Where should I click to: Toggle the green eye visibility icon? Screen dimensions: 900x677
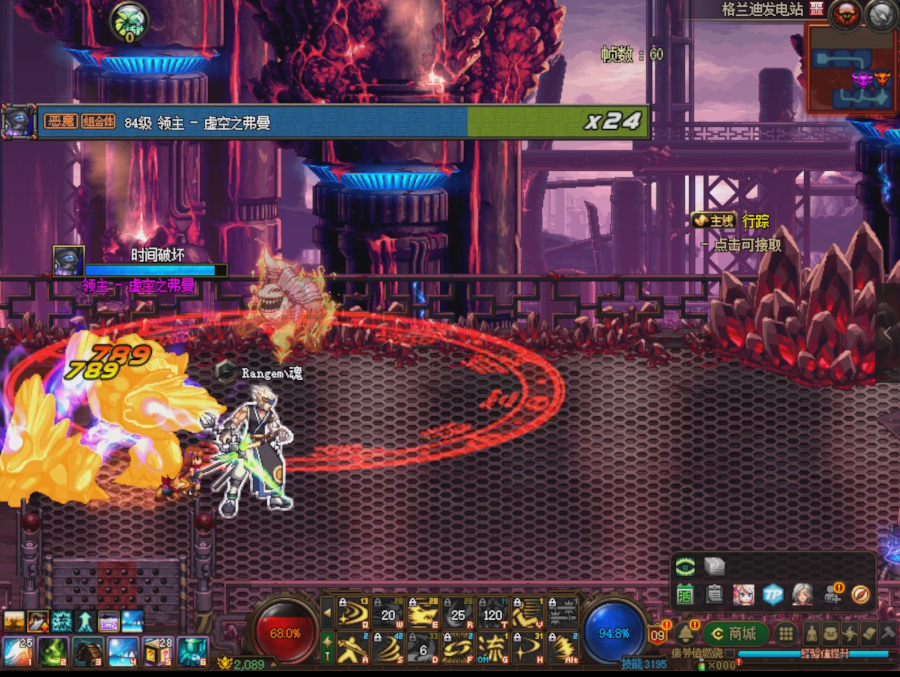coord(685,566)
